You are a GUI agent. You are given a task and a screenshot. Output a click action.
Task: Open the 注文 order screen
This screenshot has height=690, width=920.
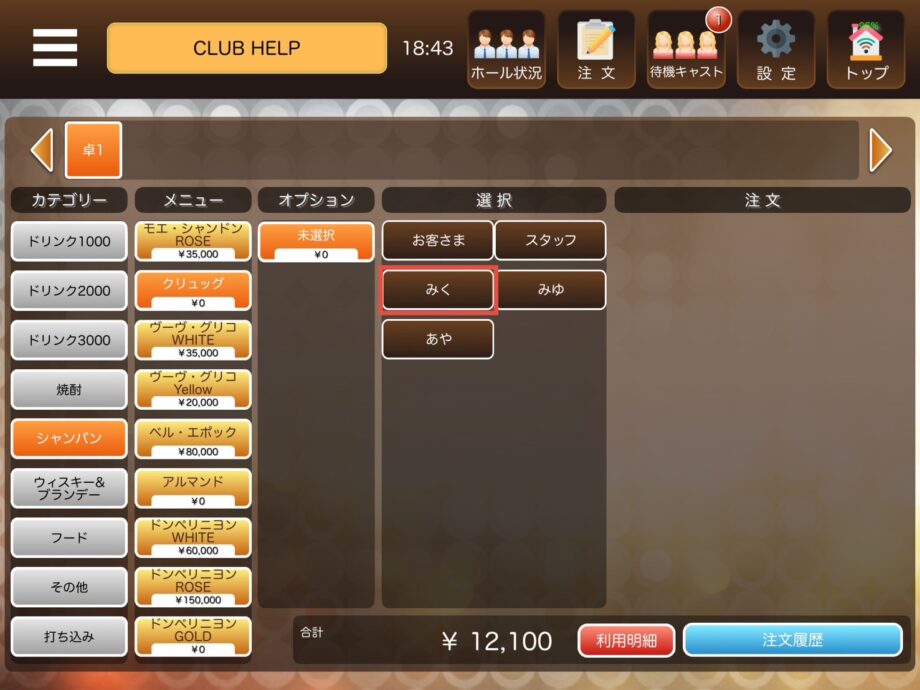596,49
